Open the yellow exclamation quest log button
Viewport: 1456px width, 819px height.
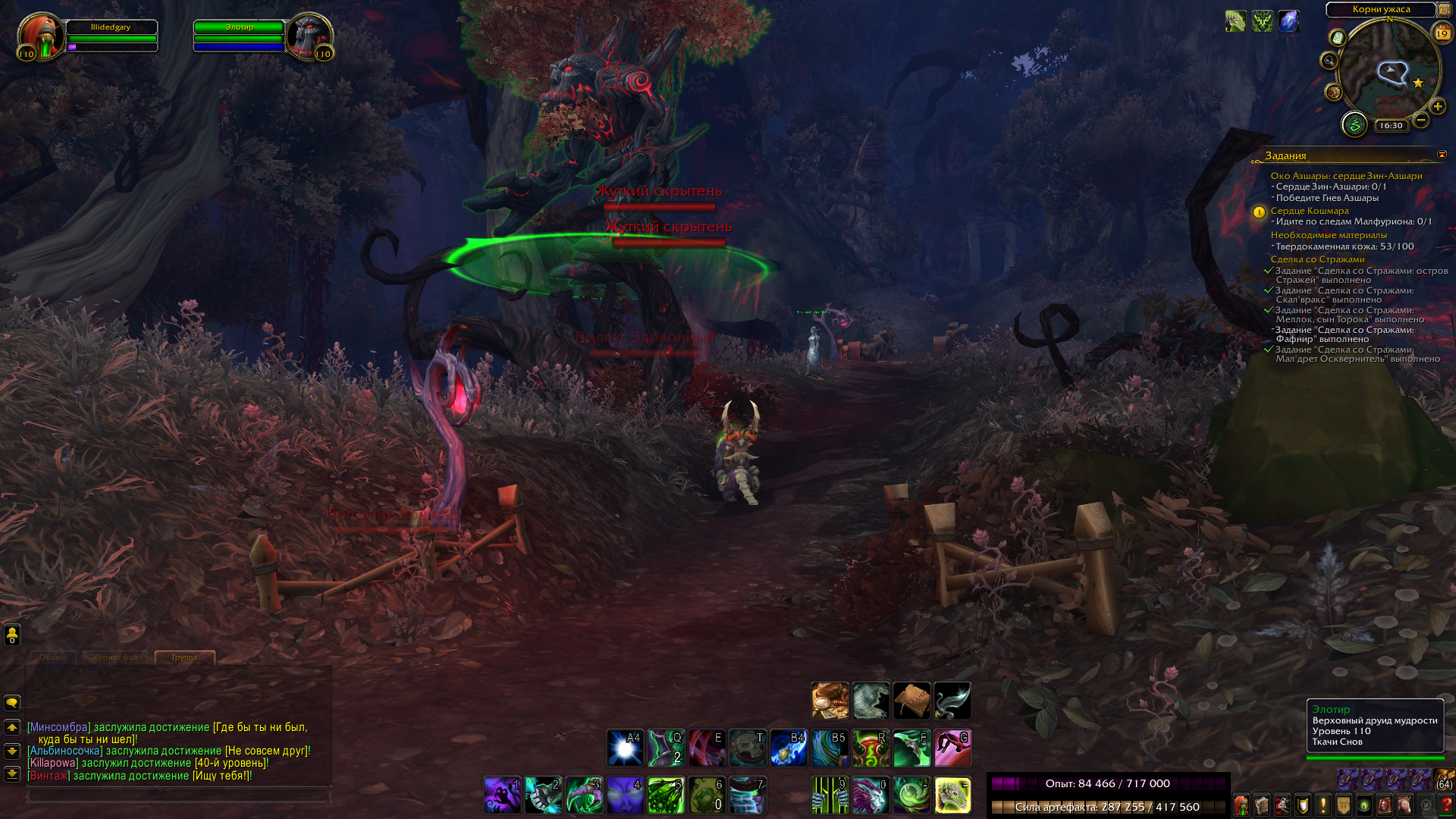(1323, 805)
